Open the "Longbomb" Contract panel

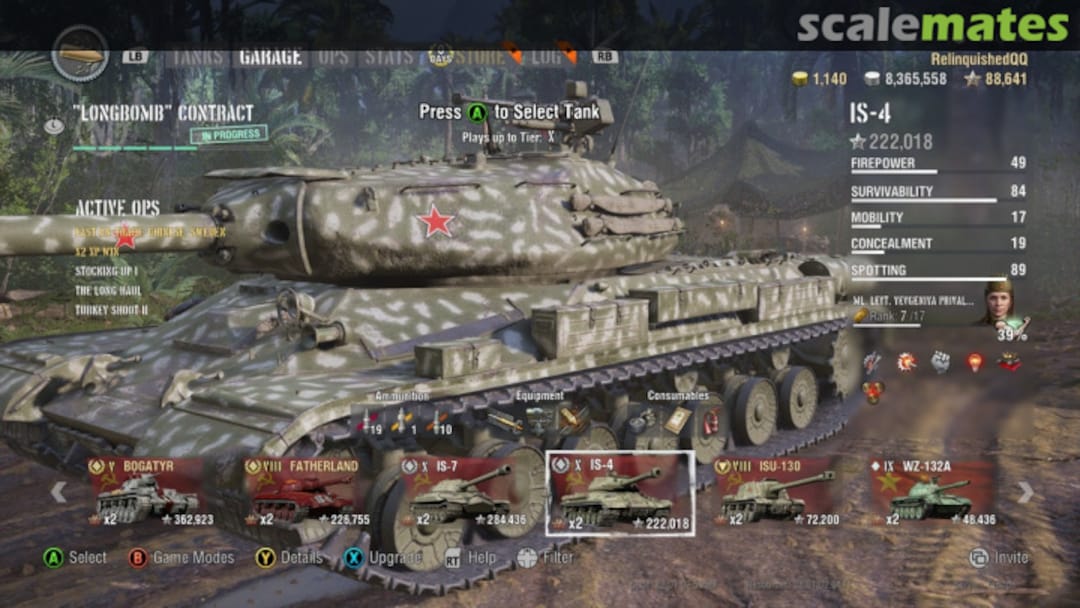(163, 113)
